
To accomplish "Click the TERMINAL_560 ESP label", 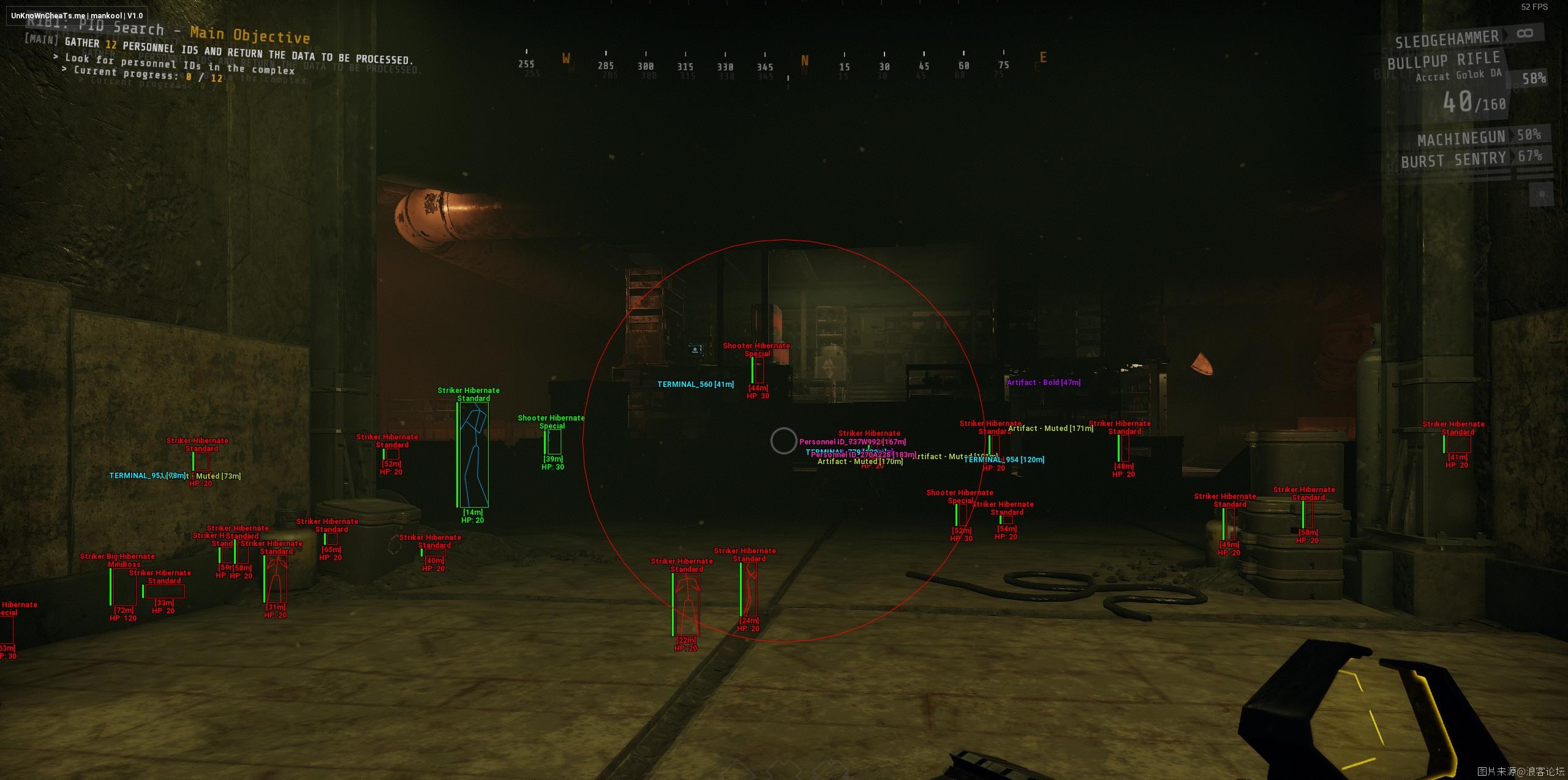I will pyautogui.click(x=695, y=384).
